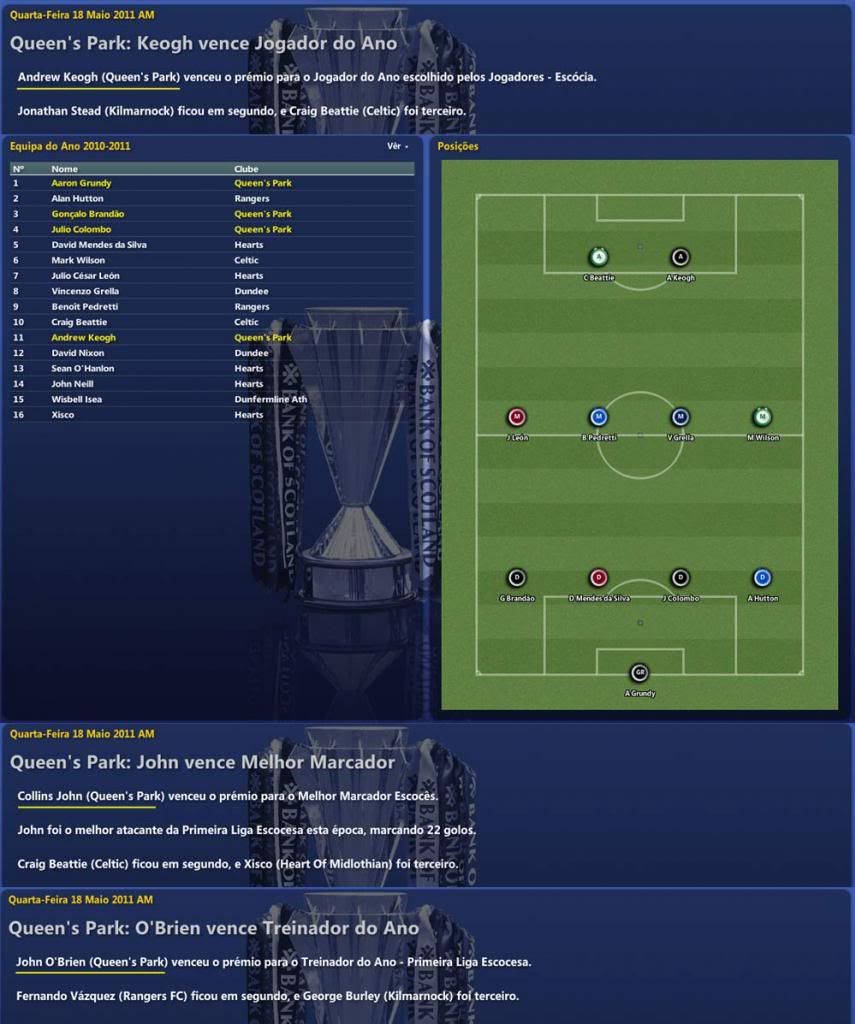Open the Vêr dropdown menu
This screenshot has width=855, height=1024.
[398, 146]
